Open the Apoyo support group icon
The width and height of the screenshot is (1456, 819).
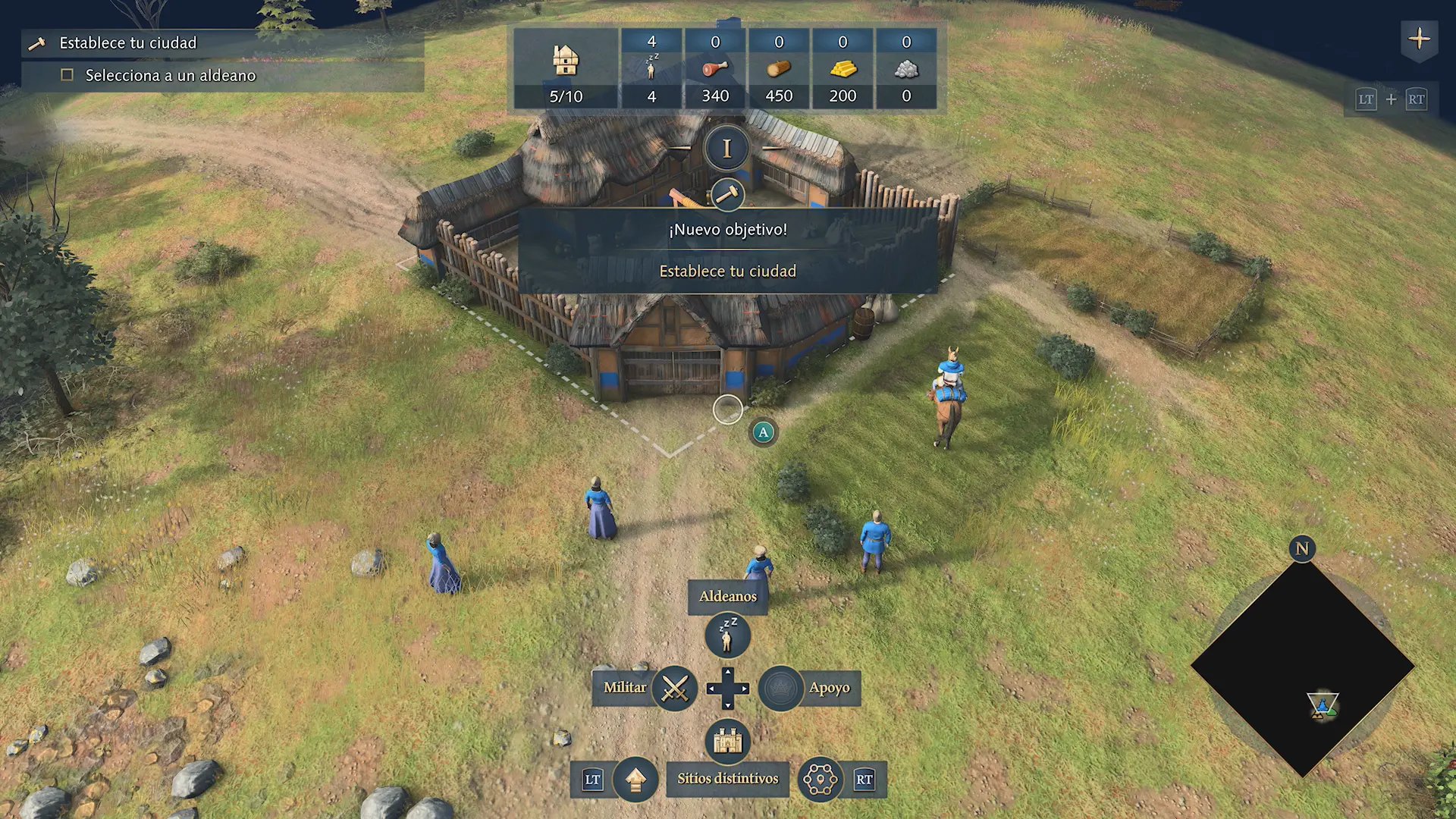pyautogui.click(x=780, y=688)
